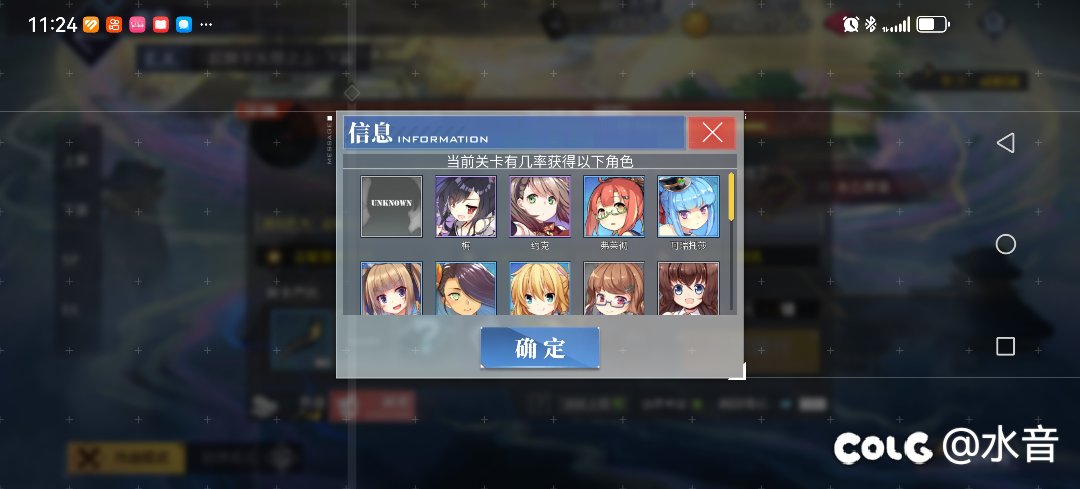Pick the brown-haired girl wearing red glasses
This screenshot has height=489, width=1080.
pos(614,288)
